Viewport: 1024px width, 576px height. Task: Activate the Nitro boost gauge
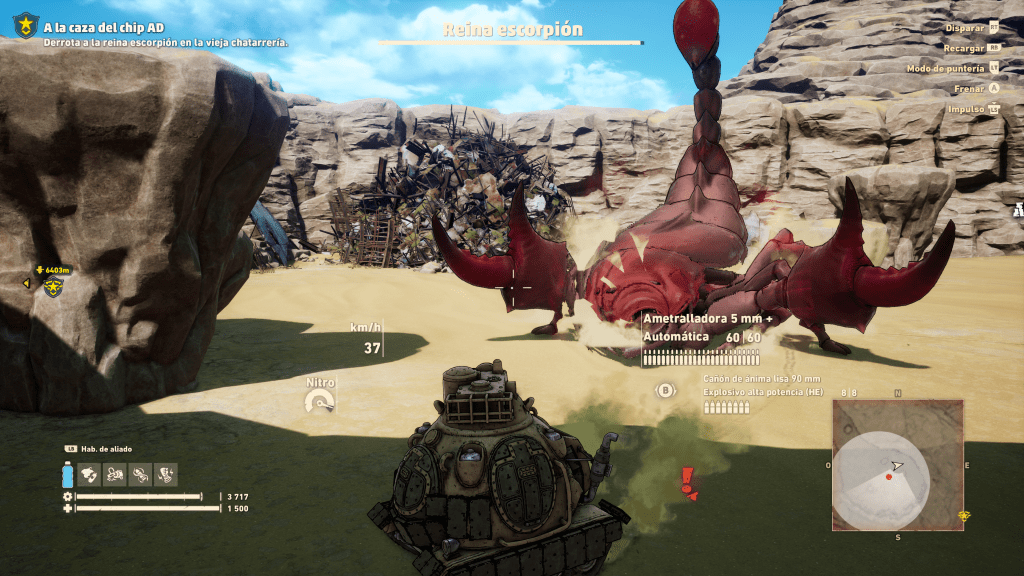point(321,400)
